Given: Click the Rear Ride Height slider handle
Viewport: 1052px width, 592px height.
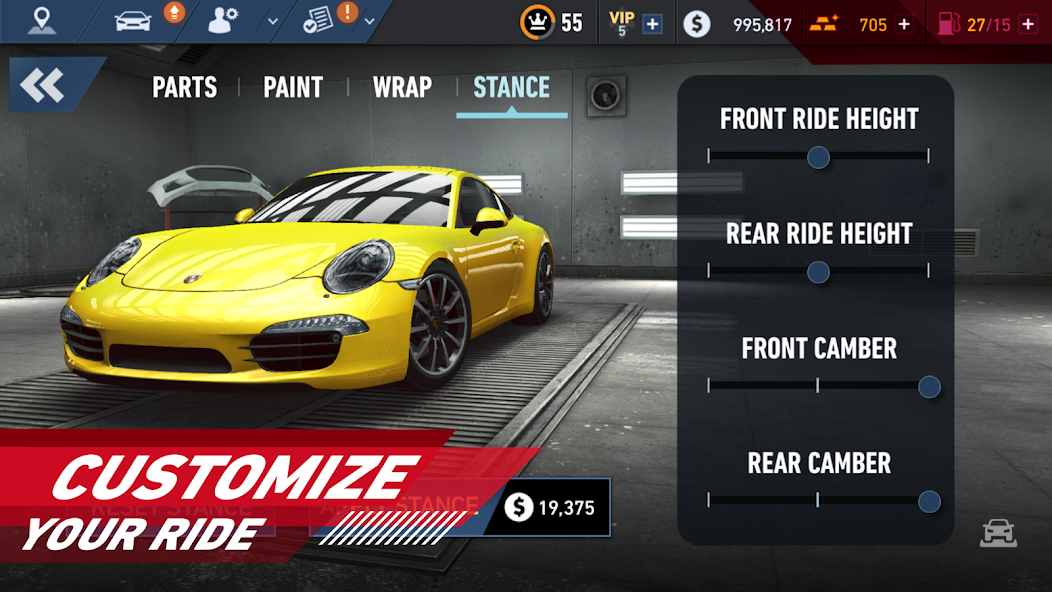Looking at the screenshot, I should (x=818, y=272).
